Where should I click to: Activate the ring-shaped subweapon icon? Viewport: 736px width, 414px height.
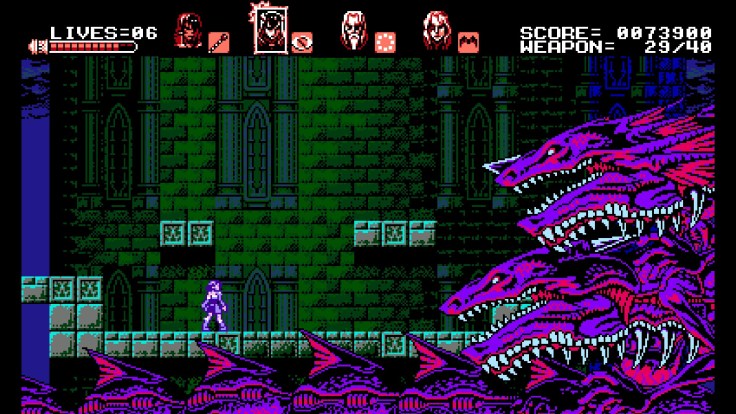[x=302, y=42]
